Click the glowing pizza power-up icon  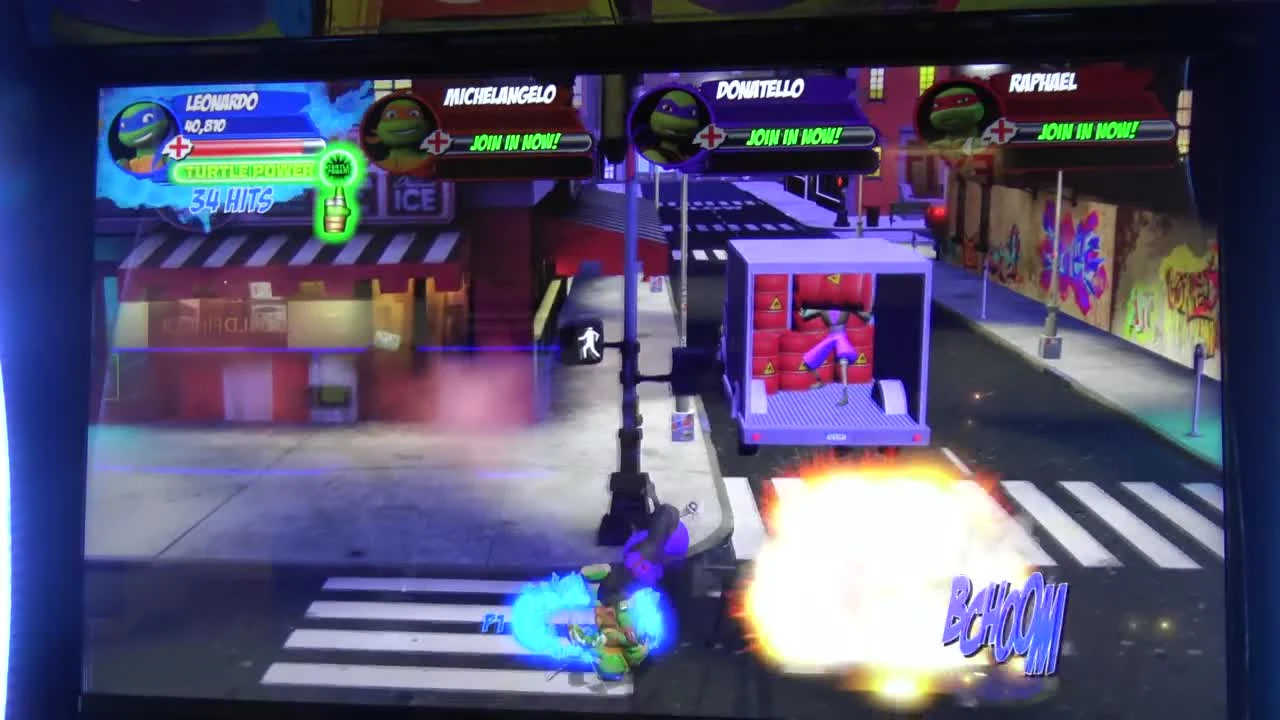335,195
